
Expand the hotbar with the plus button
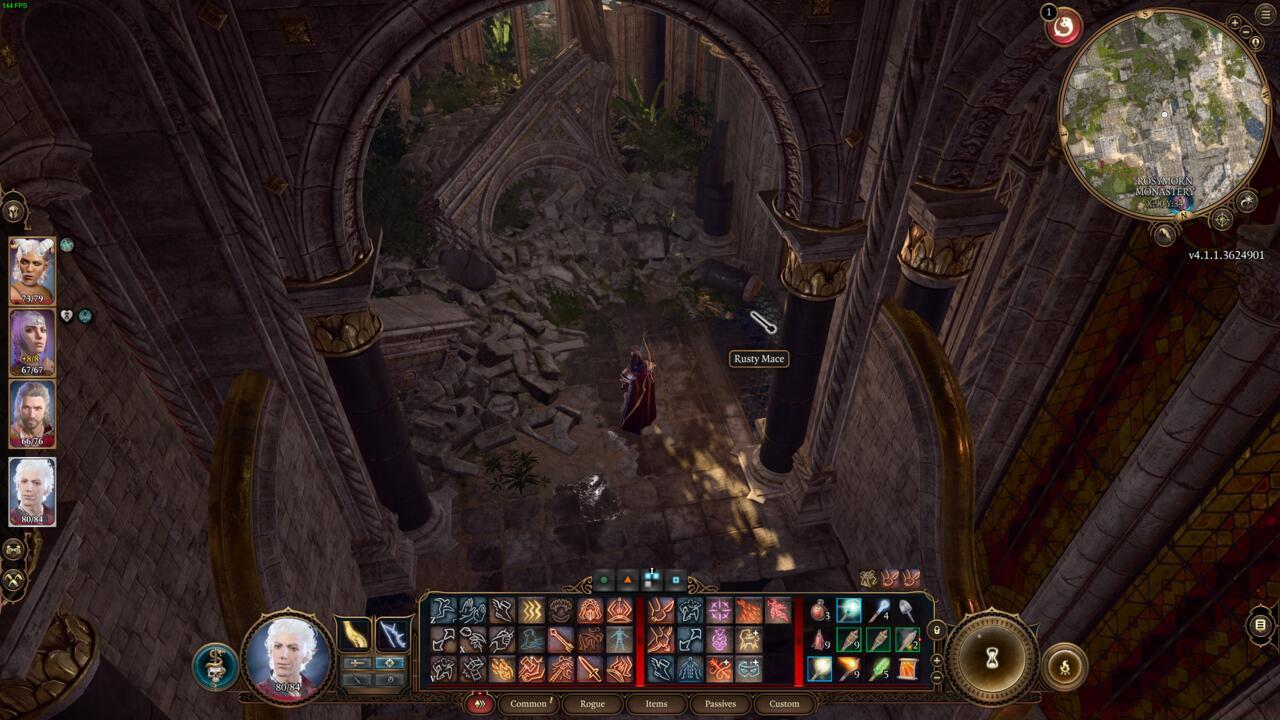[x=936, y=660]
